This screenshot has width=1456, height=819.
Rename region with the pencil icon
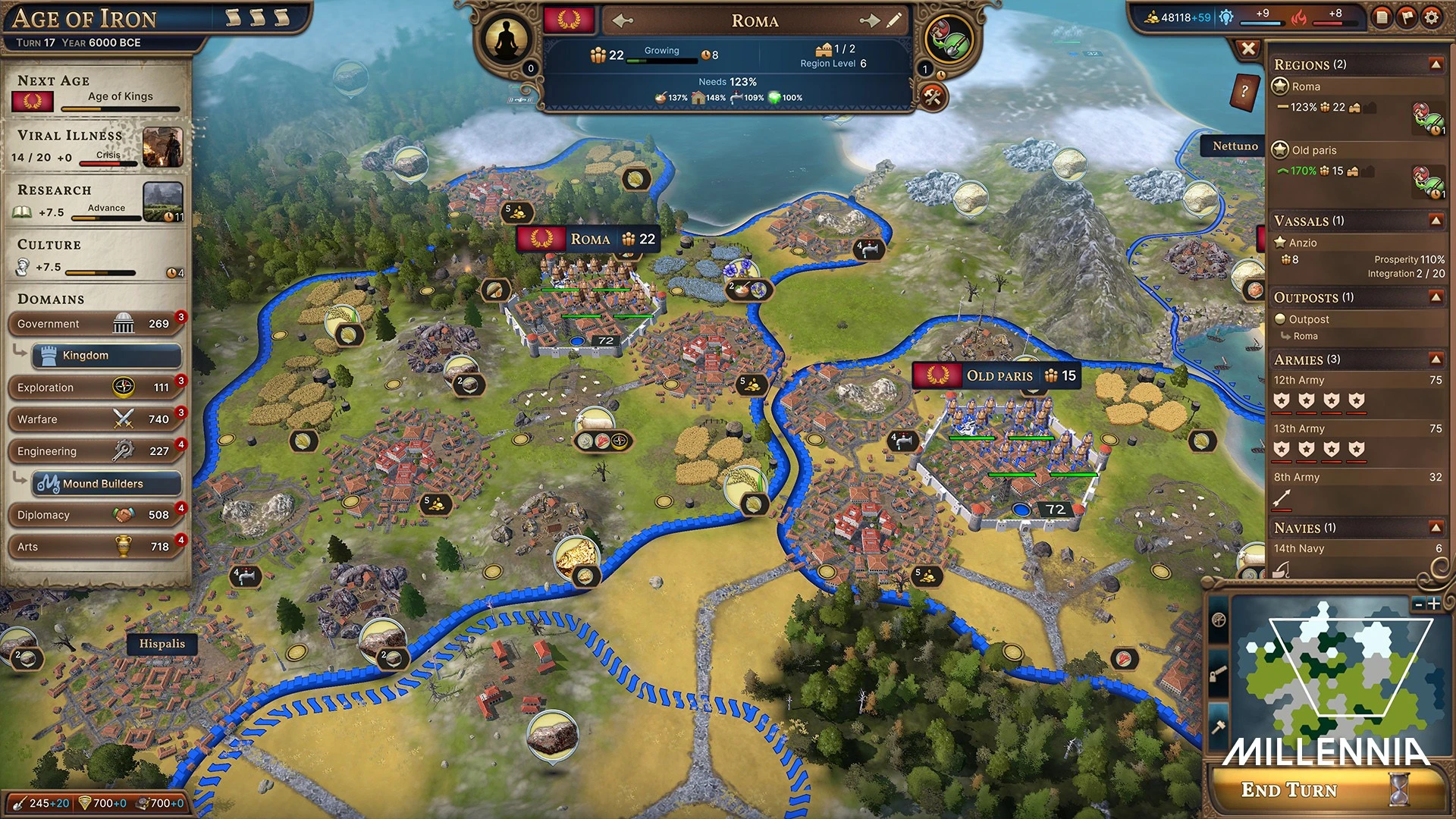tap(894, 20)
